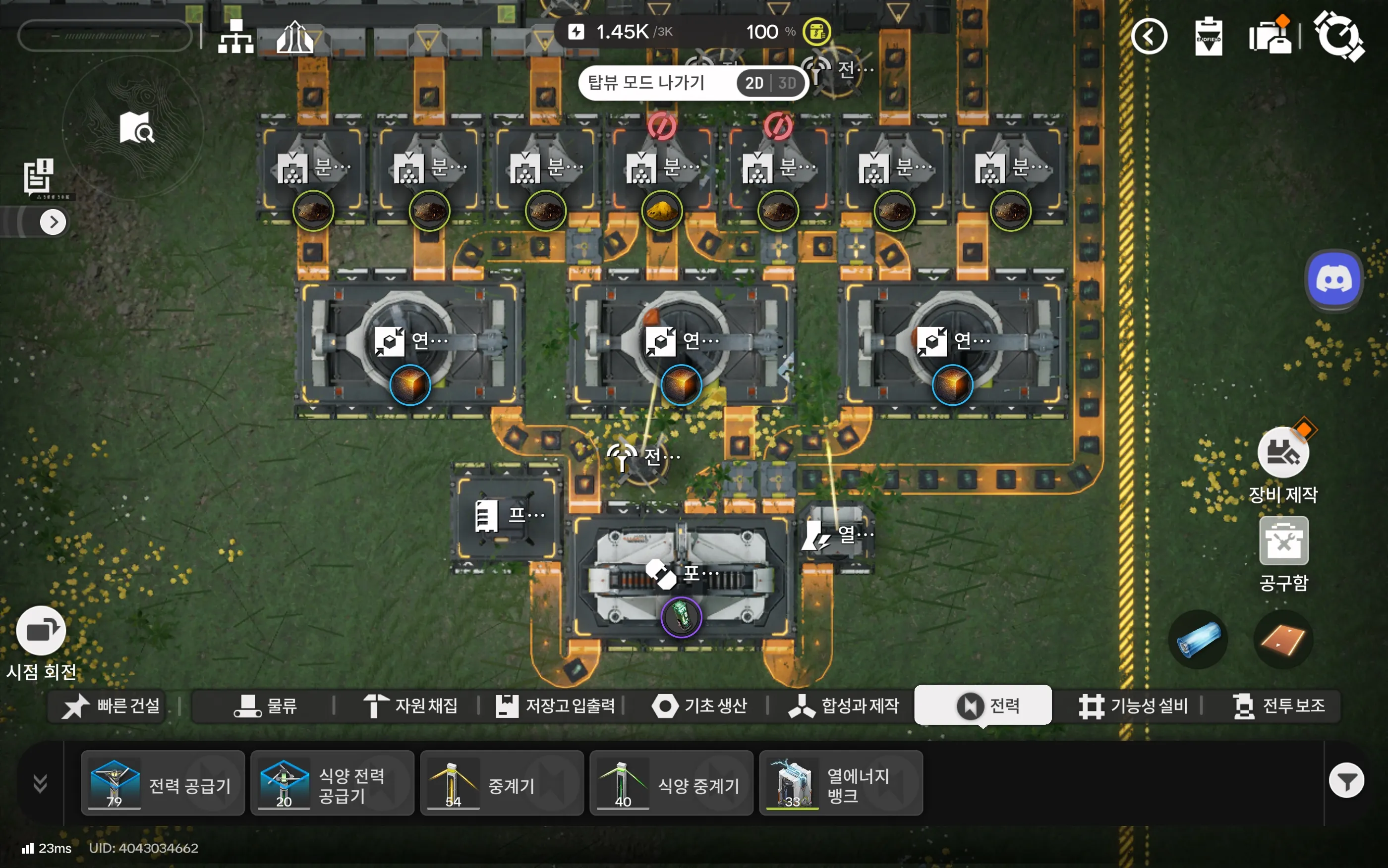Select the 전력 공급기 building card
Image resolution: width=1388 pixels, height=868 pixels.
click(163, 783)
